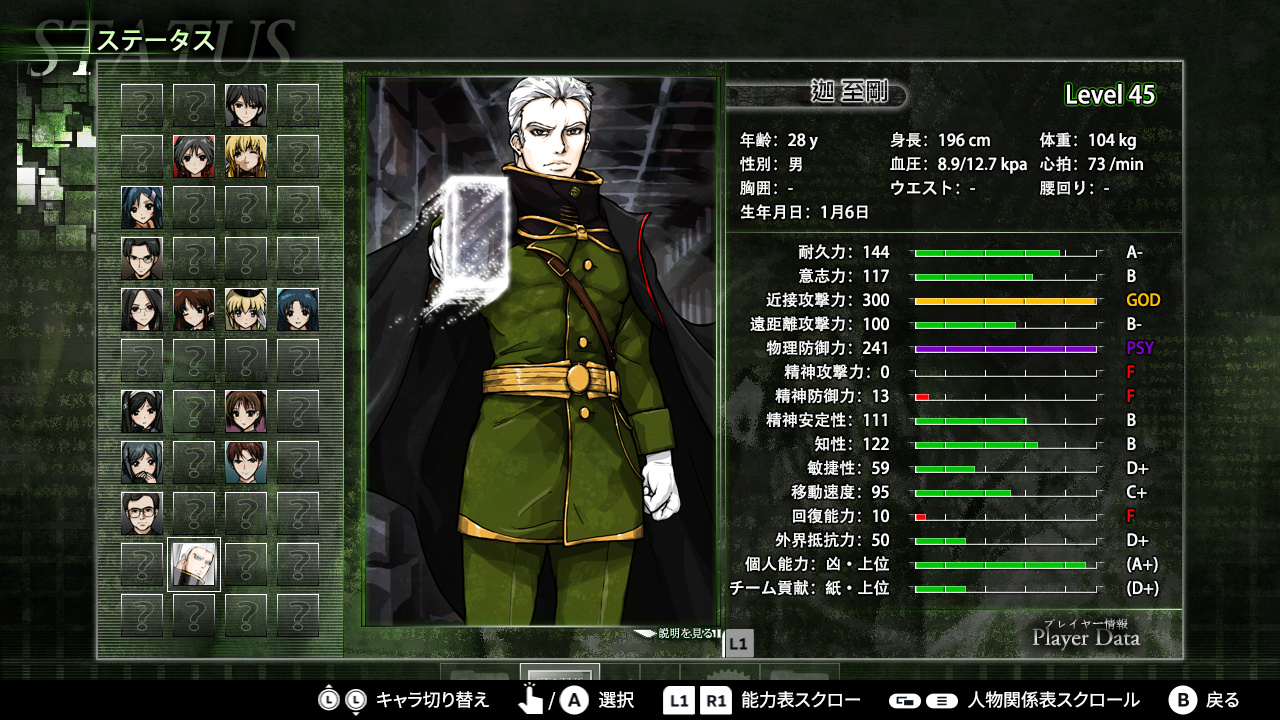Choose the brown-haired girl on pink background
Viewport: 1280px width, 720px height.
click(246, 411)
